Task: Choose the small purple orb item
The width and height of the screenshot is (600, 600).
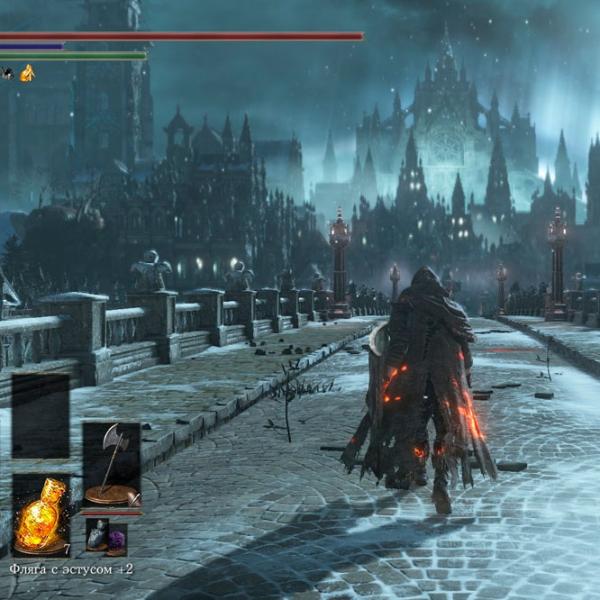Action: (x=116, y=538)
